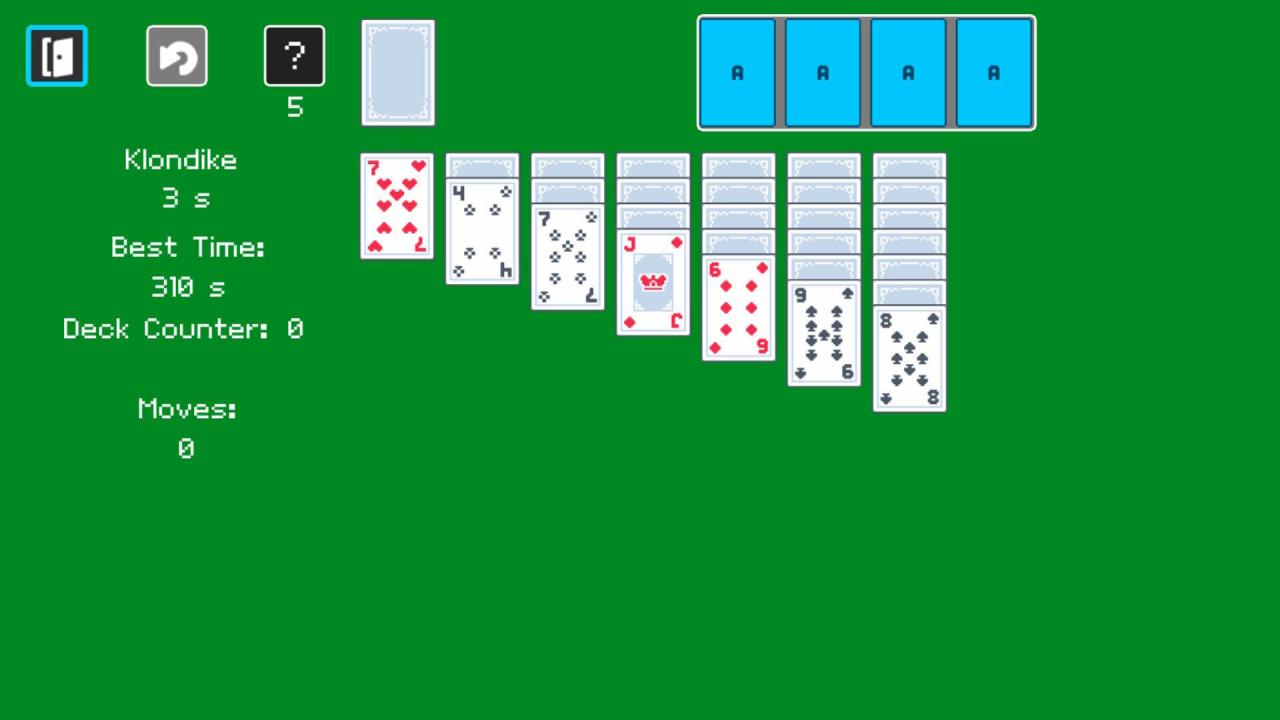Select the six of diamonds card
The image size is (1280, 720).
pyautogui.click(x=738, y=305)
